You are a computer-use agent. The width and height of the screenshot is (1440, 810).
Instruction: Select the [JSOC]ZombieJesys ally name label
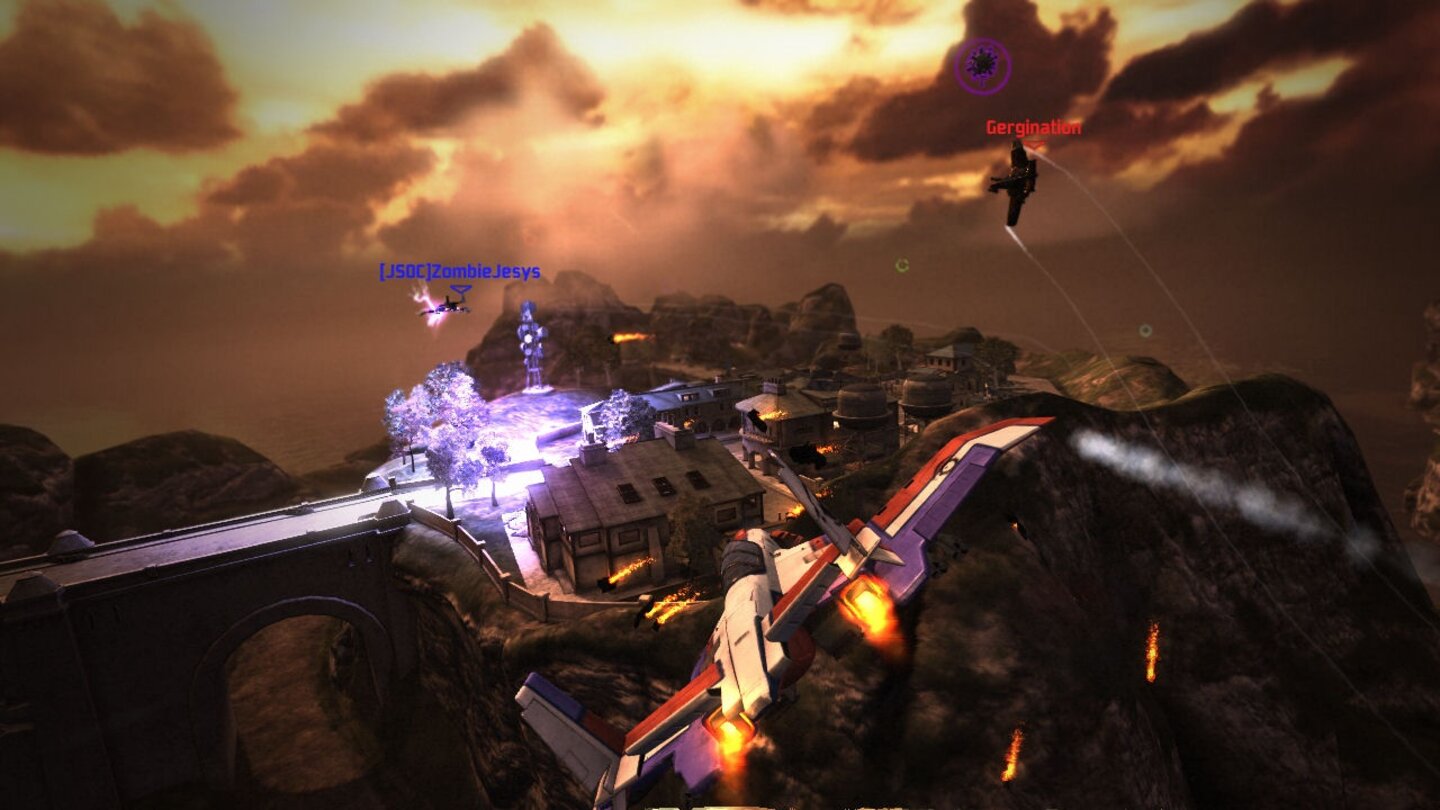[x=456, y=269]
